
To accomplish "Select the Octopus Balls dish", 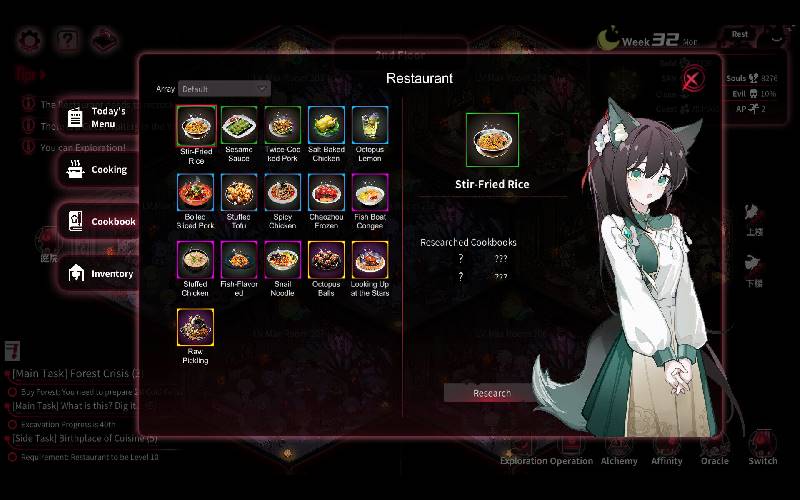I will [x=326, y=260].
